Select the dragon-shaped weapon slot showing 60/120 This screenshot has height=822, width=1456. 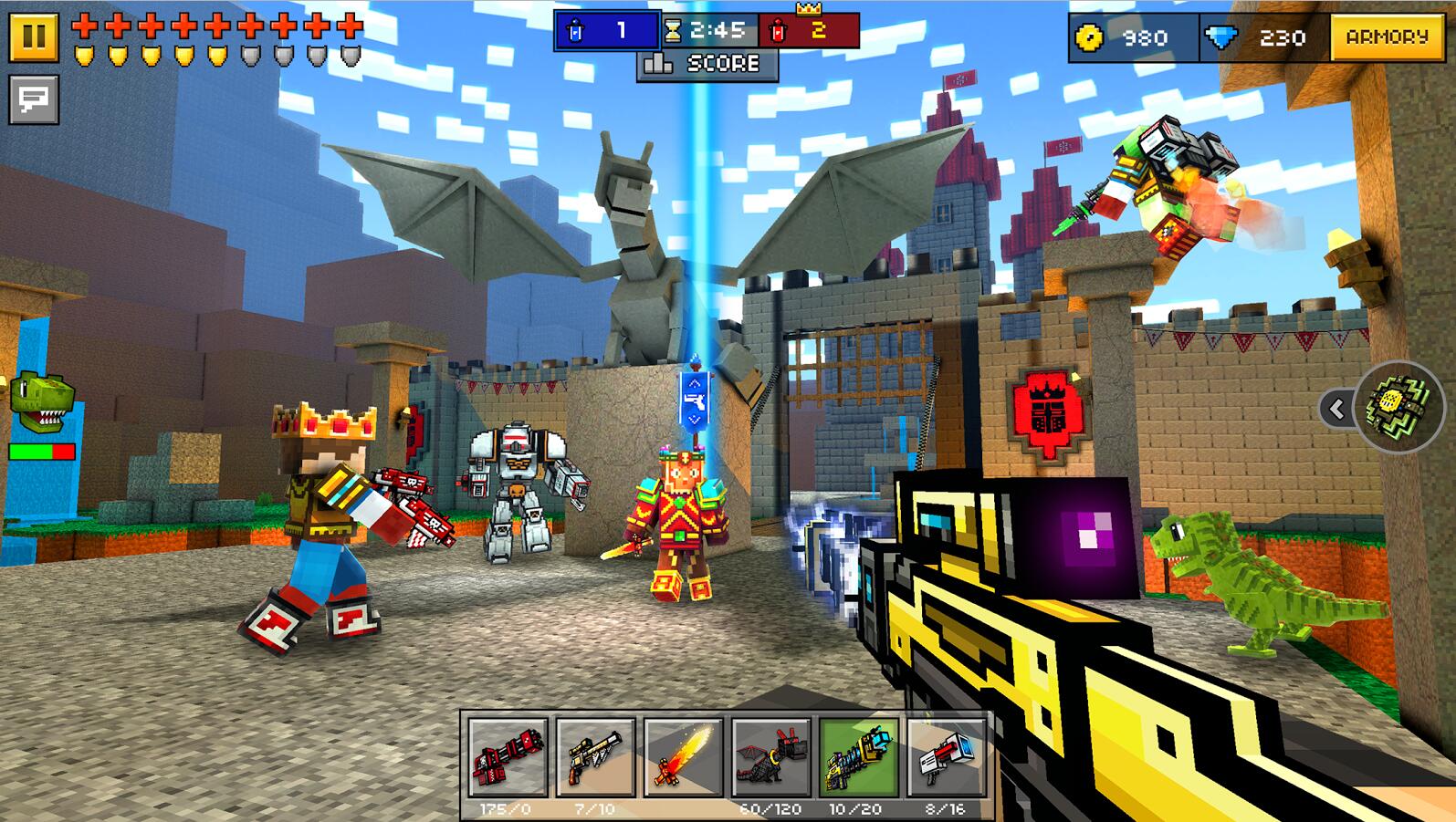[x=770, y=757]
